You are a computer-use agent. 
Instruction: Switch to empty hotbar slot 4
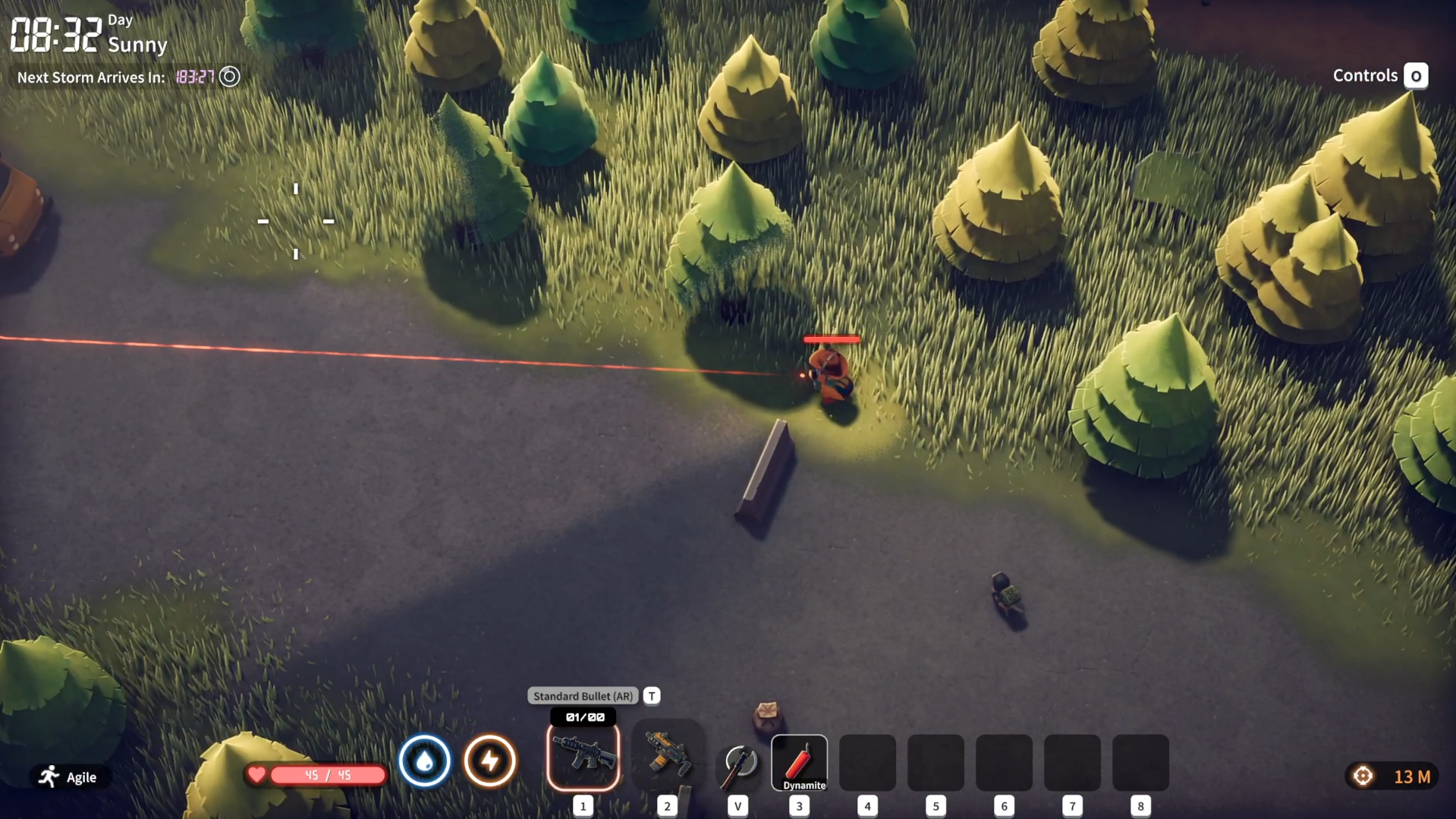866,761
